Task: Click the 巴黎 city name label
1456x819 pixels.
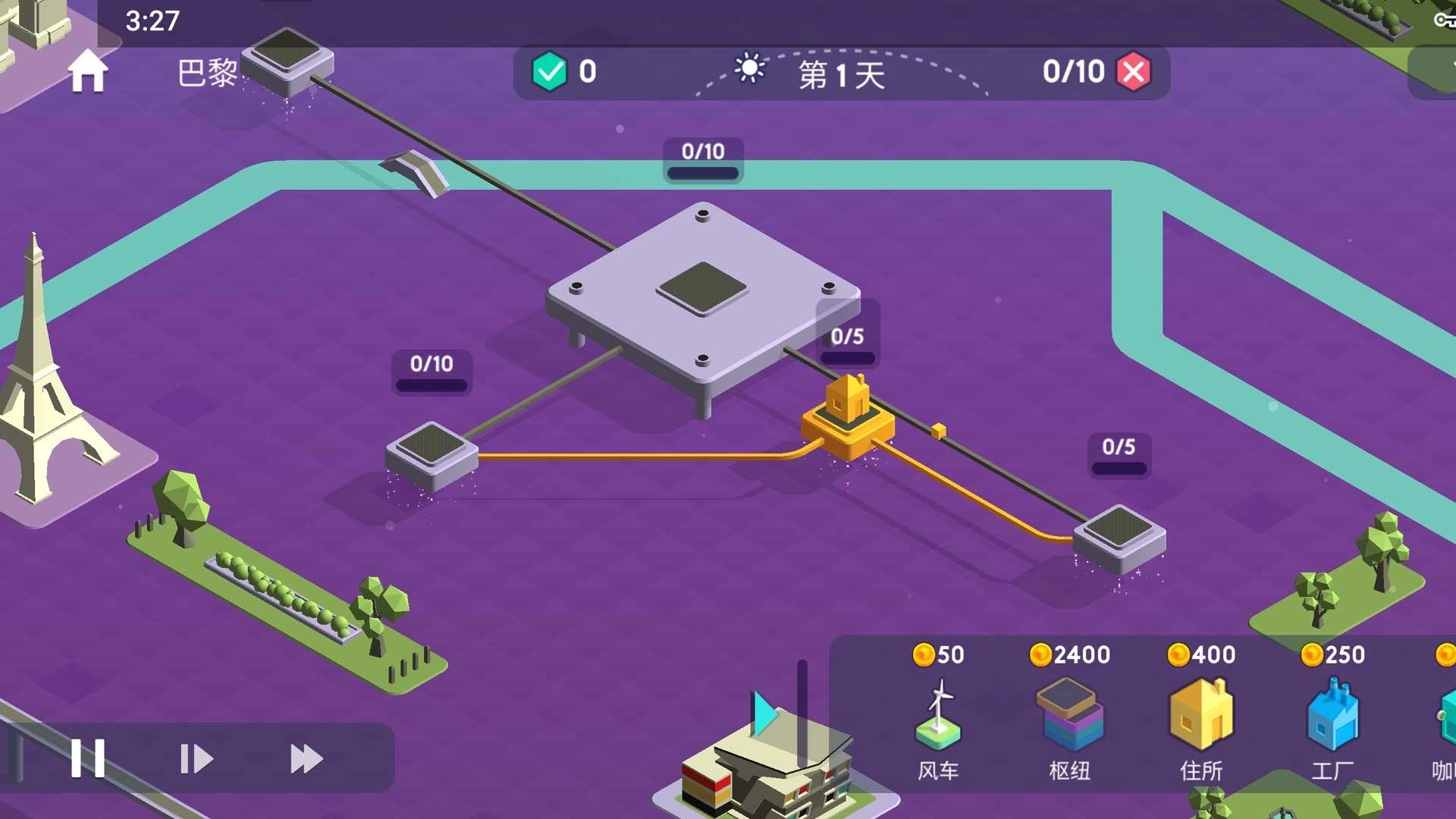Action: click(x=207, y=74)
